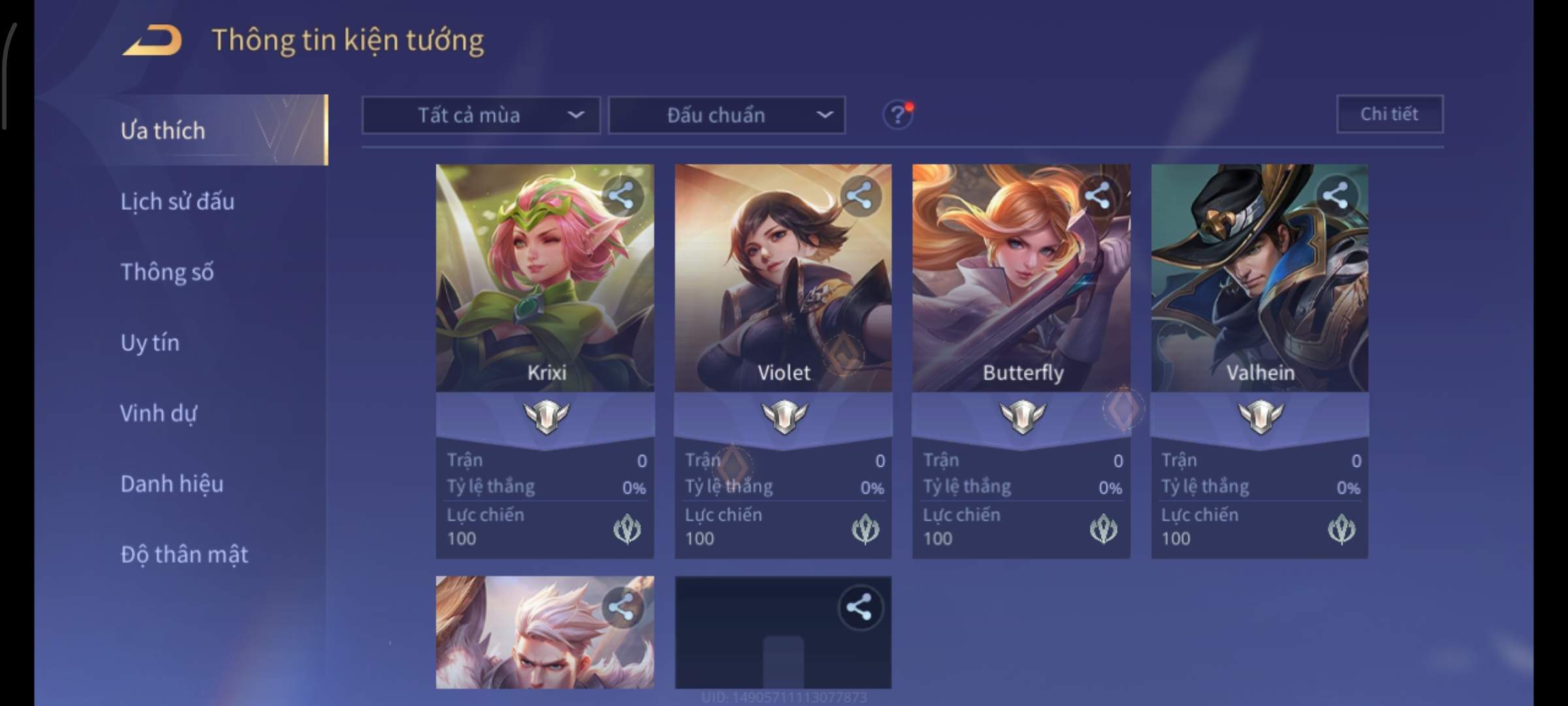Open the Thông số tab
This screenshot has height=706, width=1568.
click(167, 272)
